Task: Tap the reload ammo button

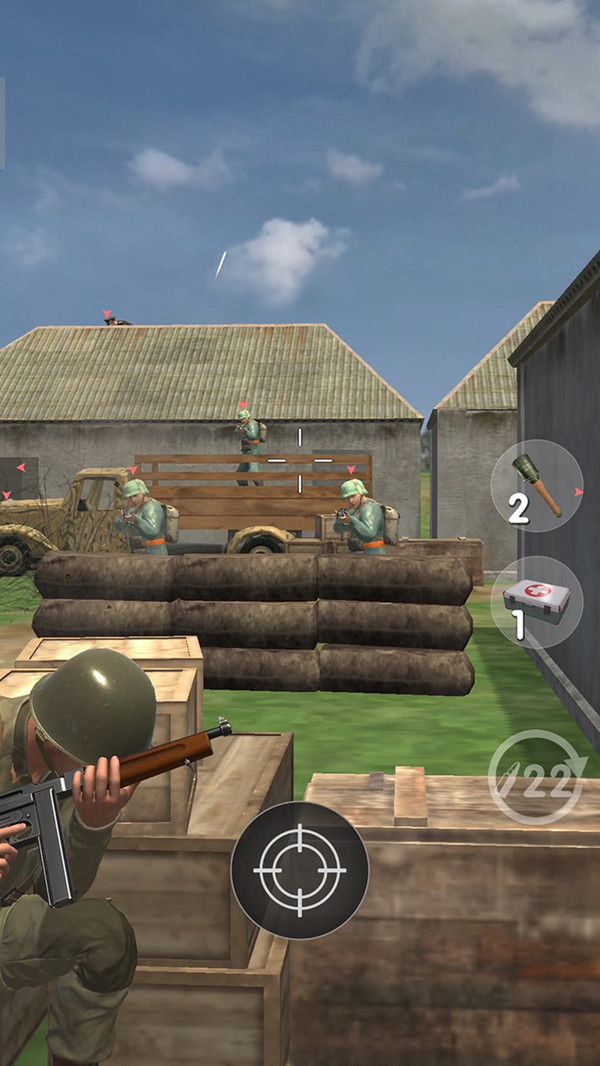Action: 536,777
